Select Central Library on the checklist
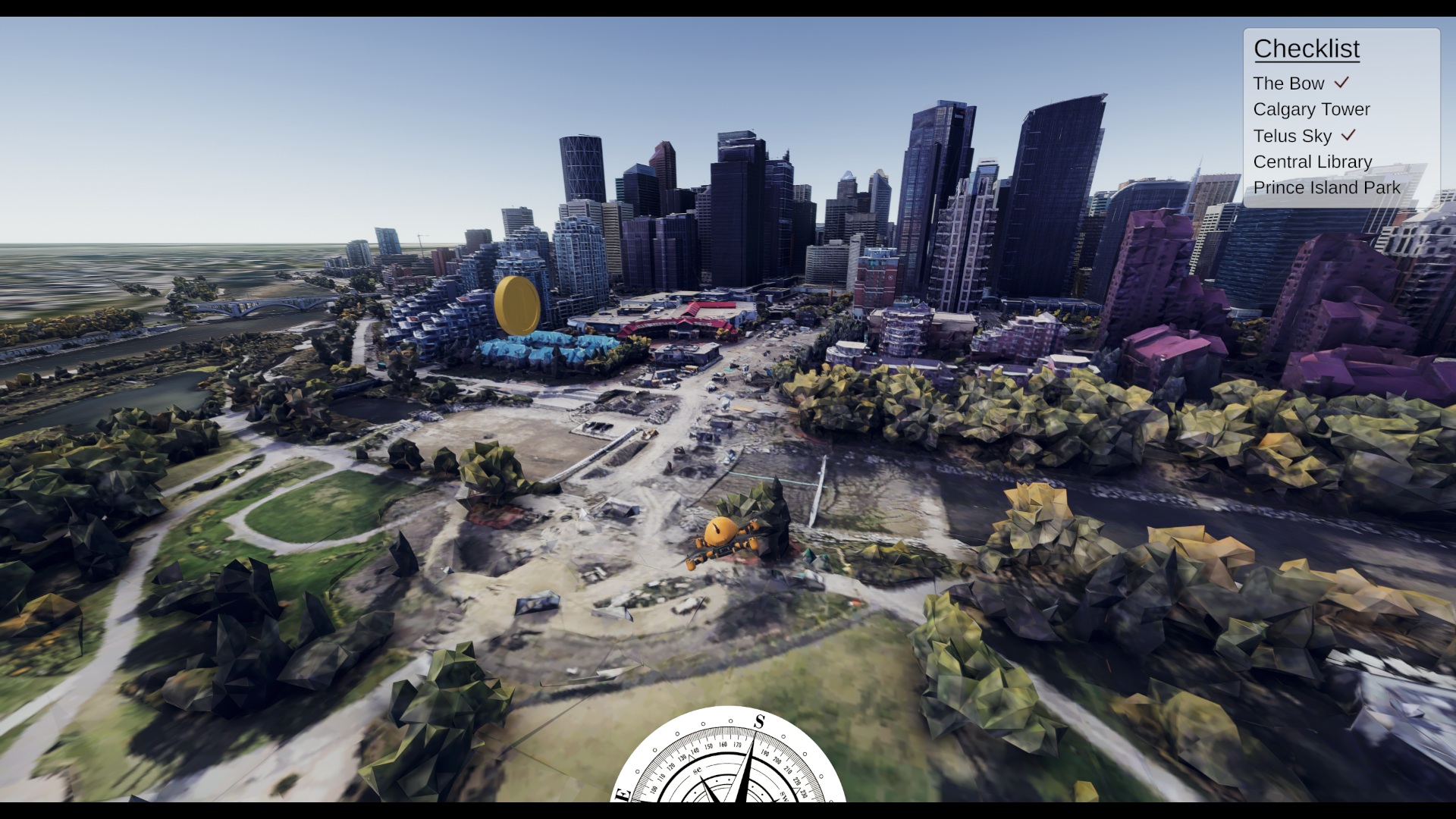The width and height of the screenshot is (1456, 819). pyautogui.click(x=1313, y=162)
